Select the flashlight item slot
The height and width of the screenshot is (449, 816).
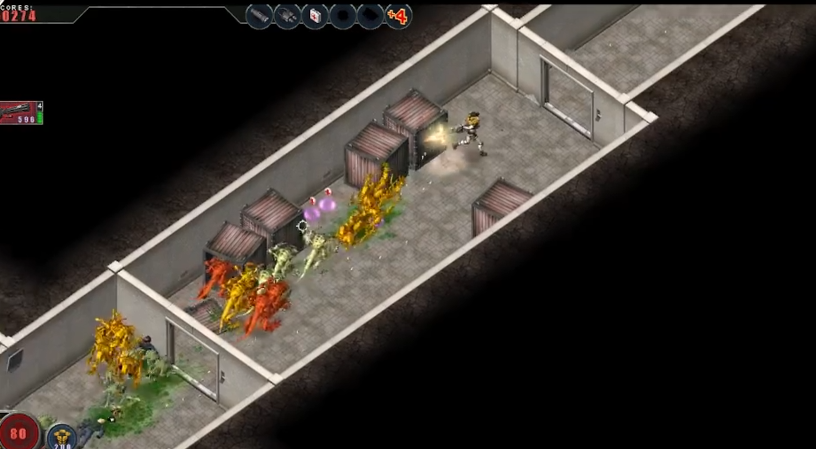coord(260,16)
